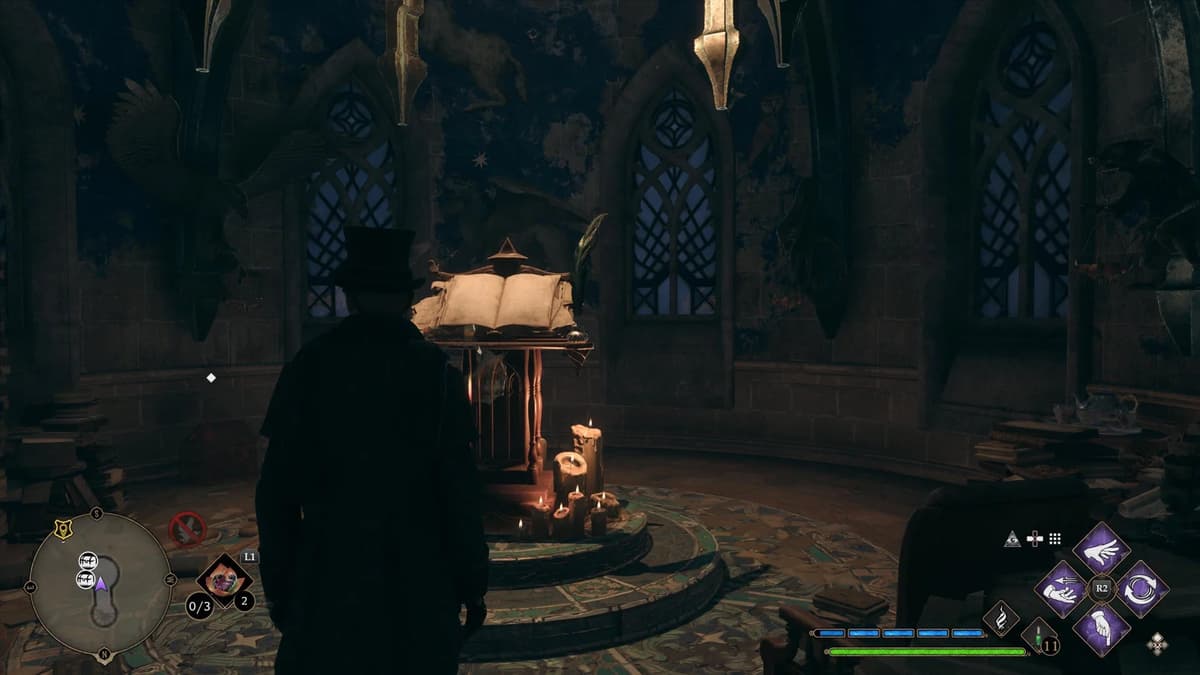Cast the downward-pointing hand Descendo spell
This screenshot has height=675, width=1200.
(1101, 629)
